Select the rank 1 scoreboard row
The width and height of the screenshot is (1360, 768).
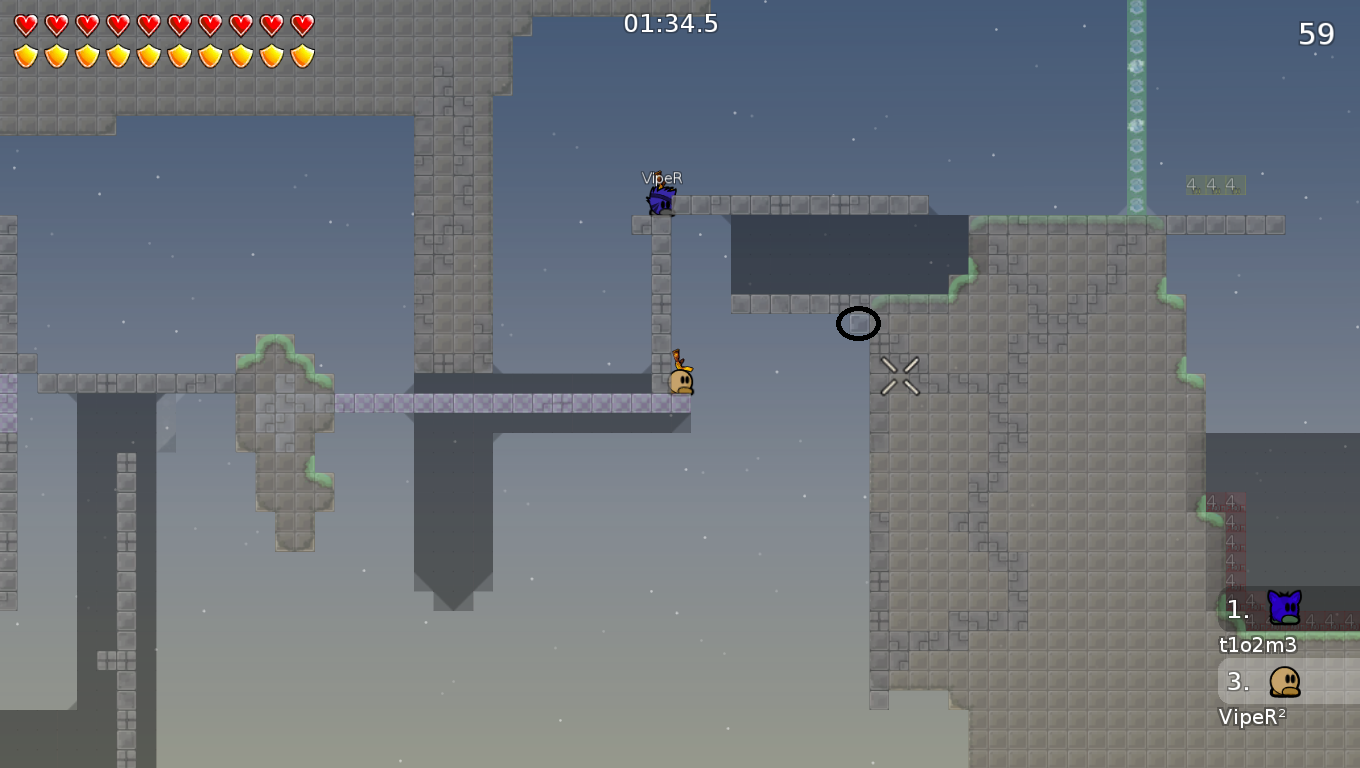coord(1238,608)
